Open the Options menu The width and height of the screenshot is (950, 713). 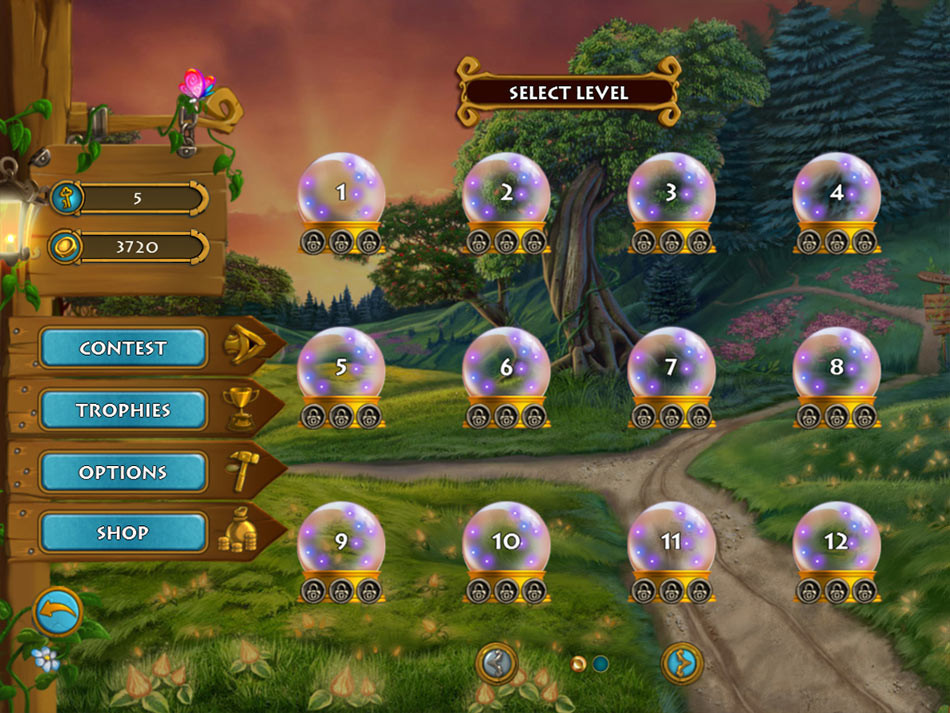[x=123, y=472]
